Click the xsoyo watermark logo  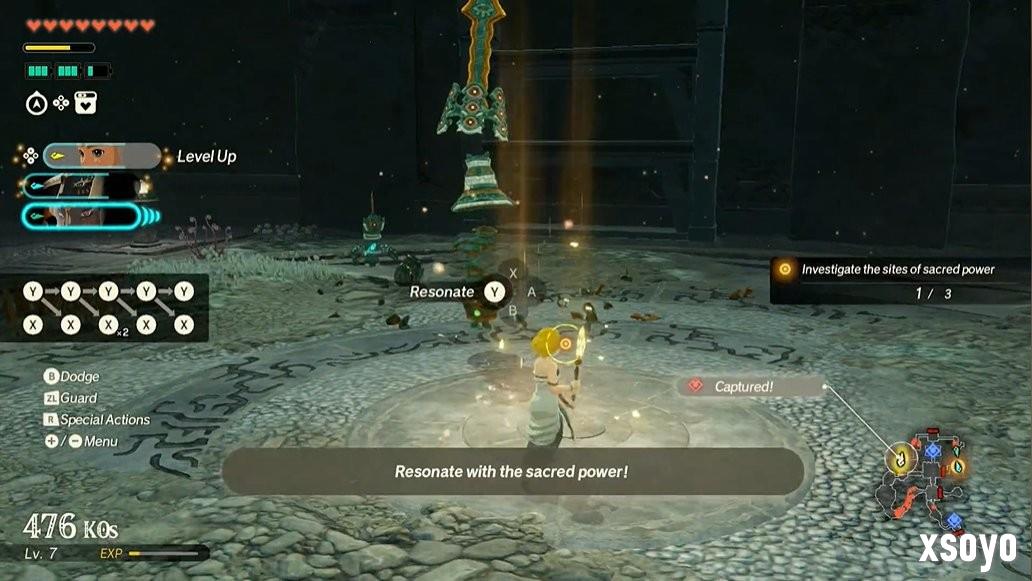tap(967, 547)
